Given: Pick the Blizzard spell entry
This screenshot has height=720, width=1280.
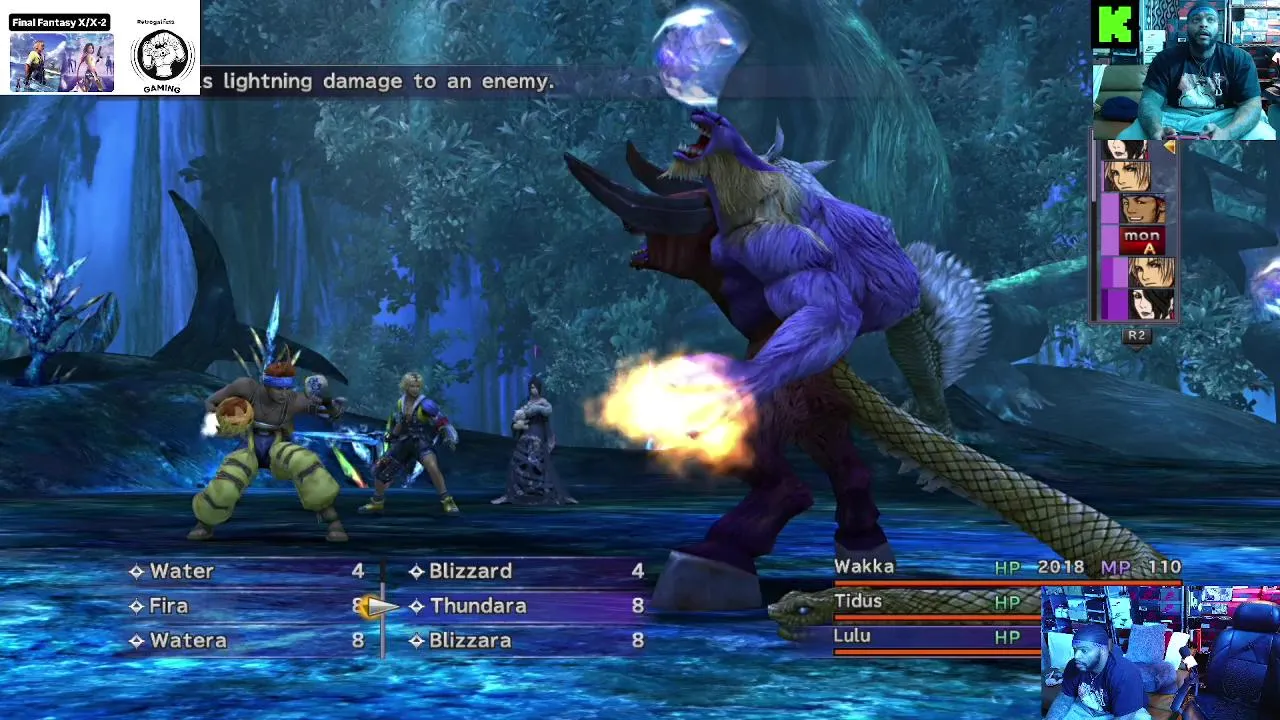Looking at the screenshot, I should [x=470, y=571].
